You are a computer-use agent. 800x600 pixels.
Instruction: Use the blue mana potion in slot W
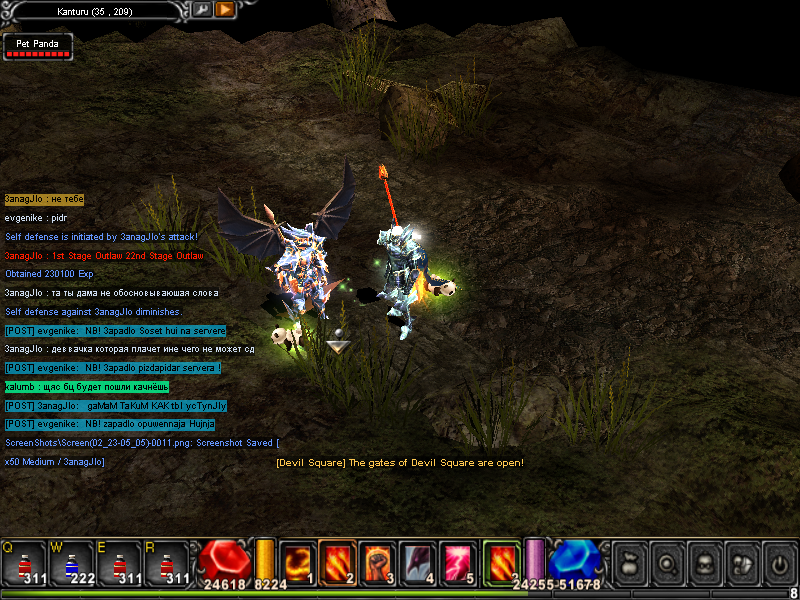[x=70, y=563]
